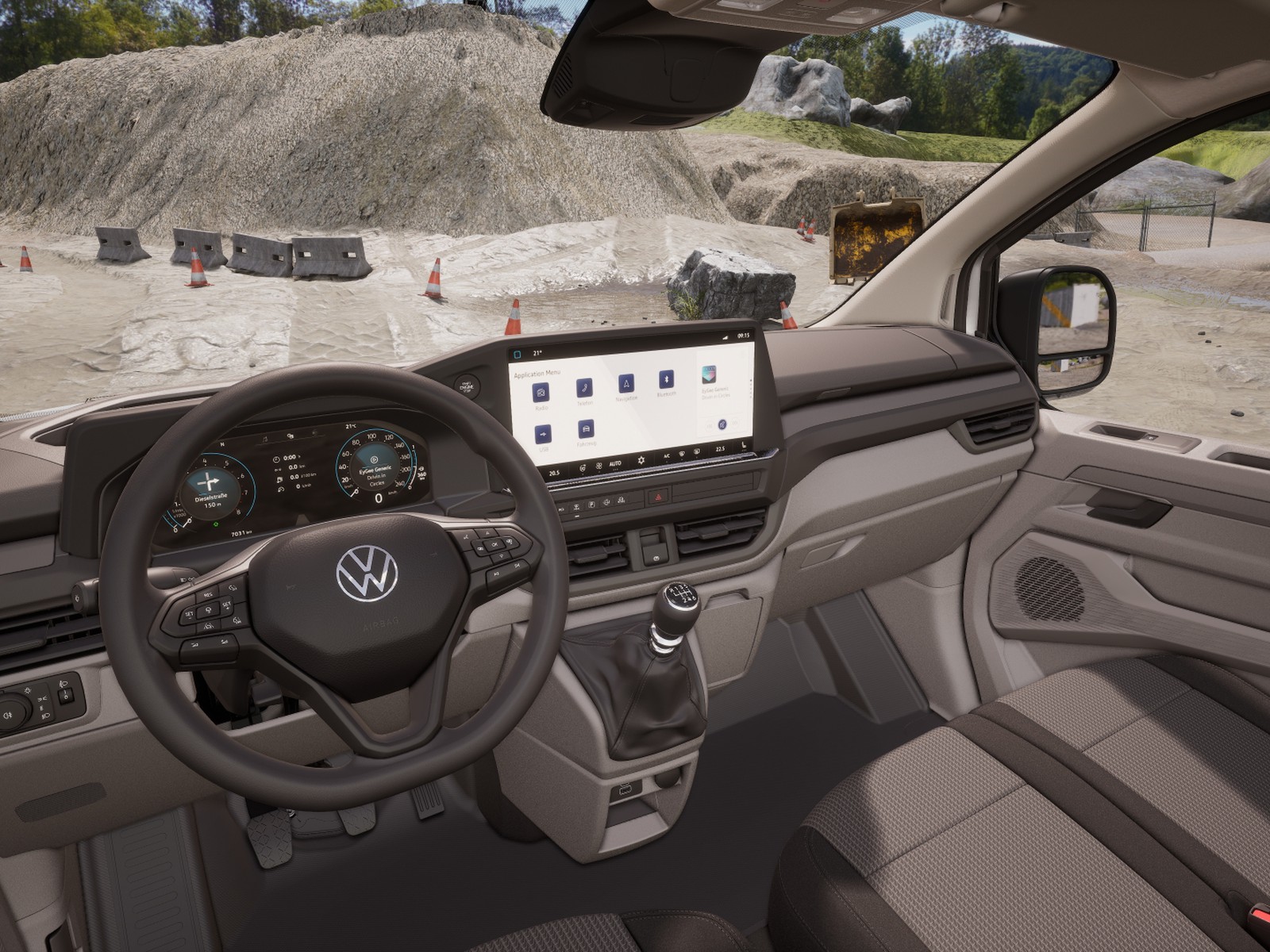1270x952 pixels.
Task: Open the Bluetooth app
Action: coord(667,379)
